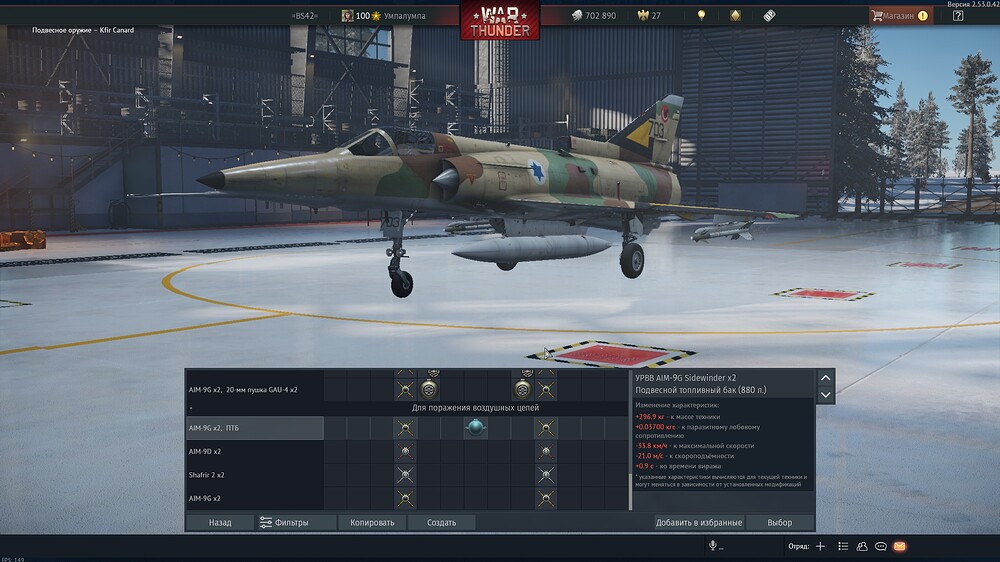Select the Shafrir 2 x2 preset row
The height and width of the screenshot is (562, 1000).
tap(254, 475)
